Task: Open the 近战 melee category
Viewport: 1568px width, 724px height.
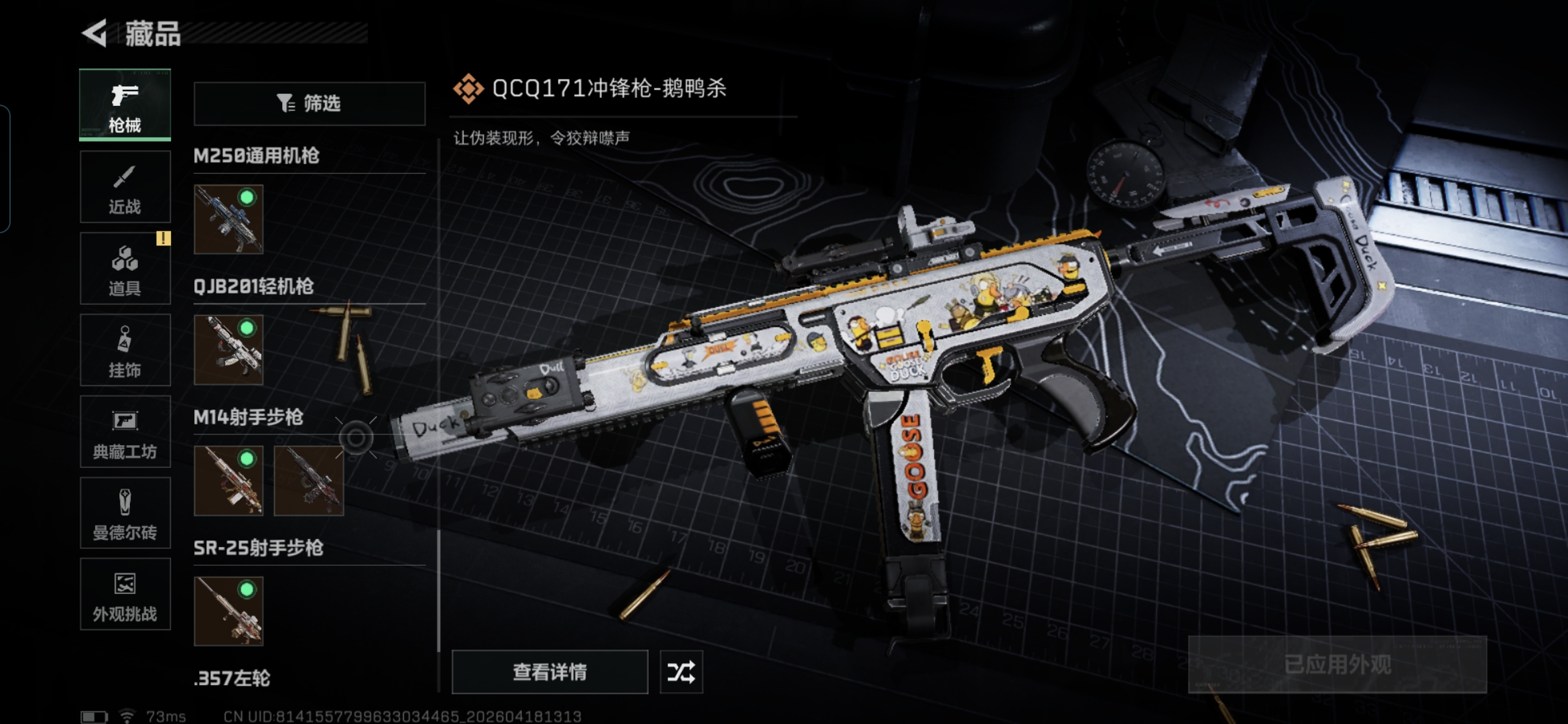Action: [x=125, y=187]
